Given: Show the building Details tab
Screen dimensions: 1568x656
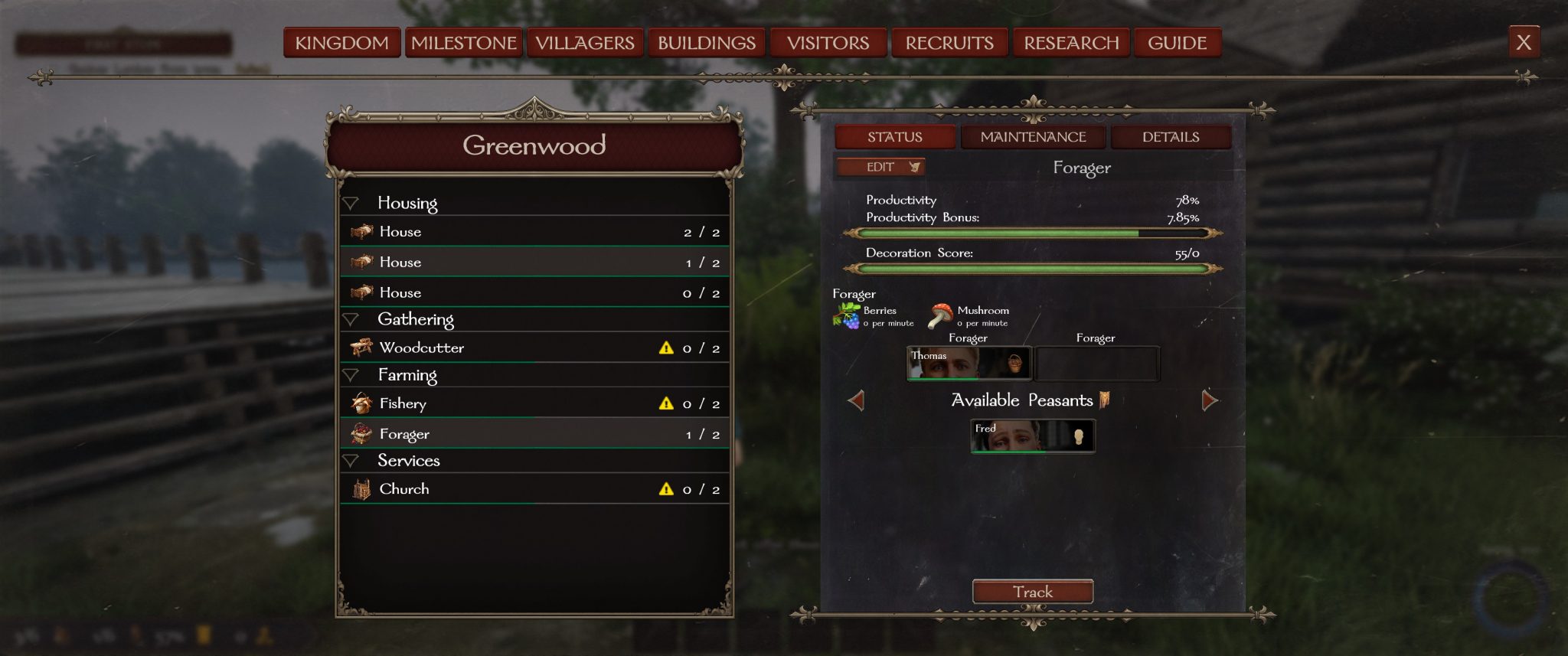Looking at the screenshot, I should pos(1171,137).
